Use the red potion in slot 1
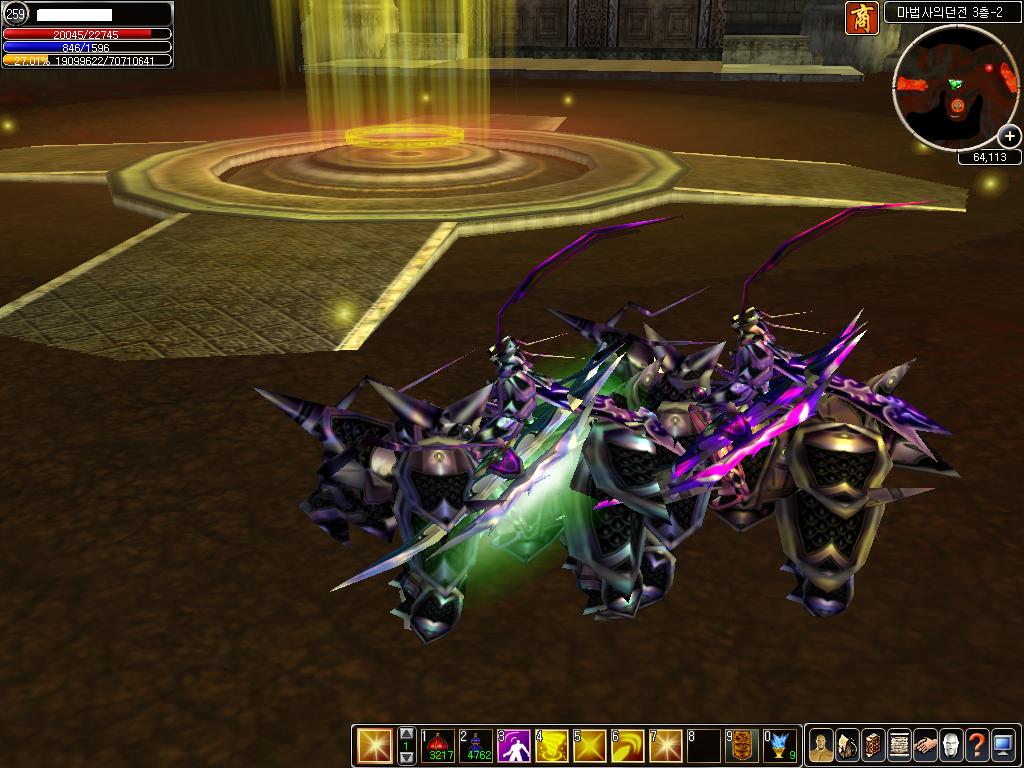Screen dimensions: 1024x768 coord(438,746)
